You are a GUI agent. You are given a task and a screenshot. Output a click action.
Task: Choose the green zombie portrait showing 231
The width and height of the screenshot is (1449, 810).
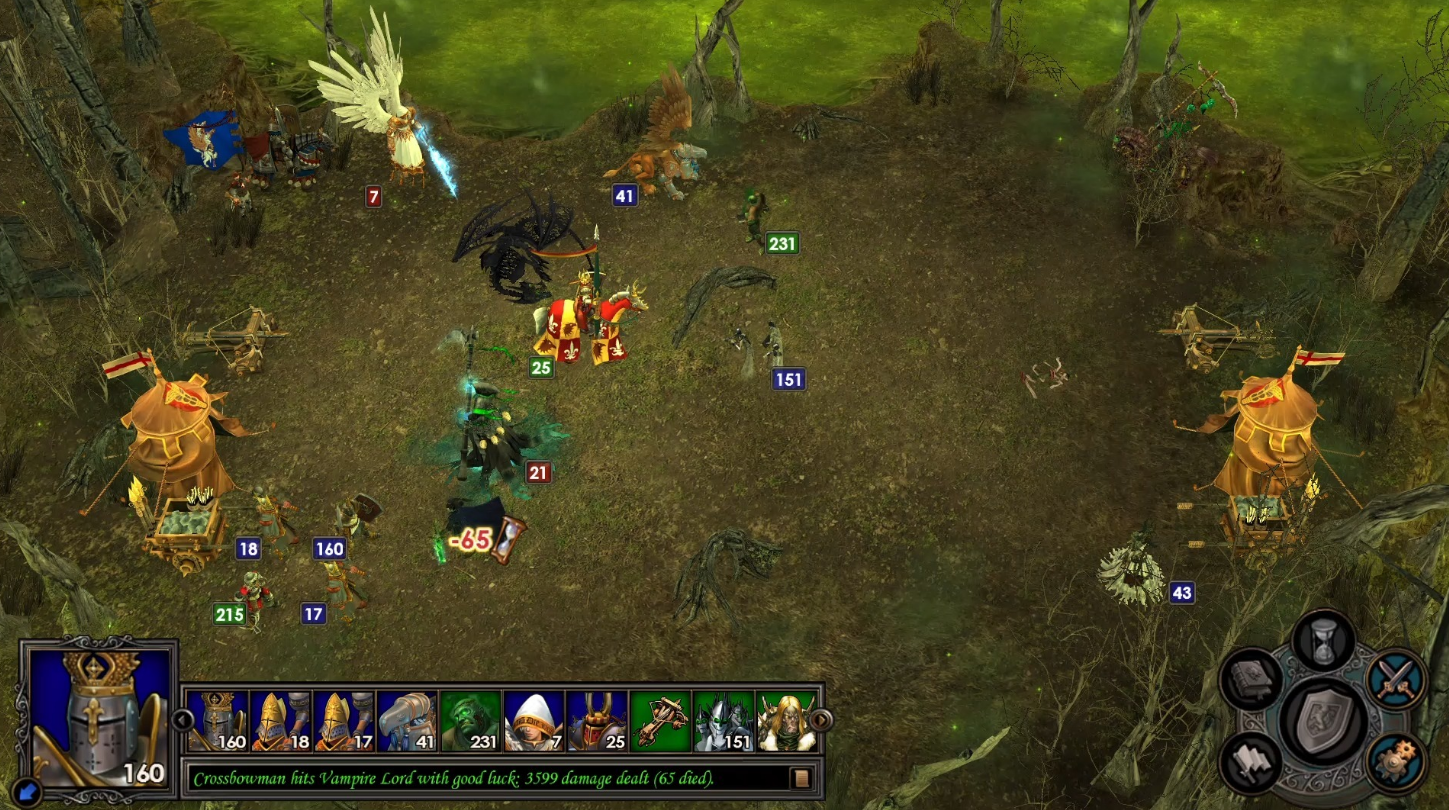coord(470,721)
